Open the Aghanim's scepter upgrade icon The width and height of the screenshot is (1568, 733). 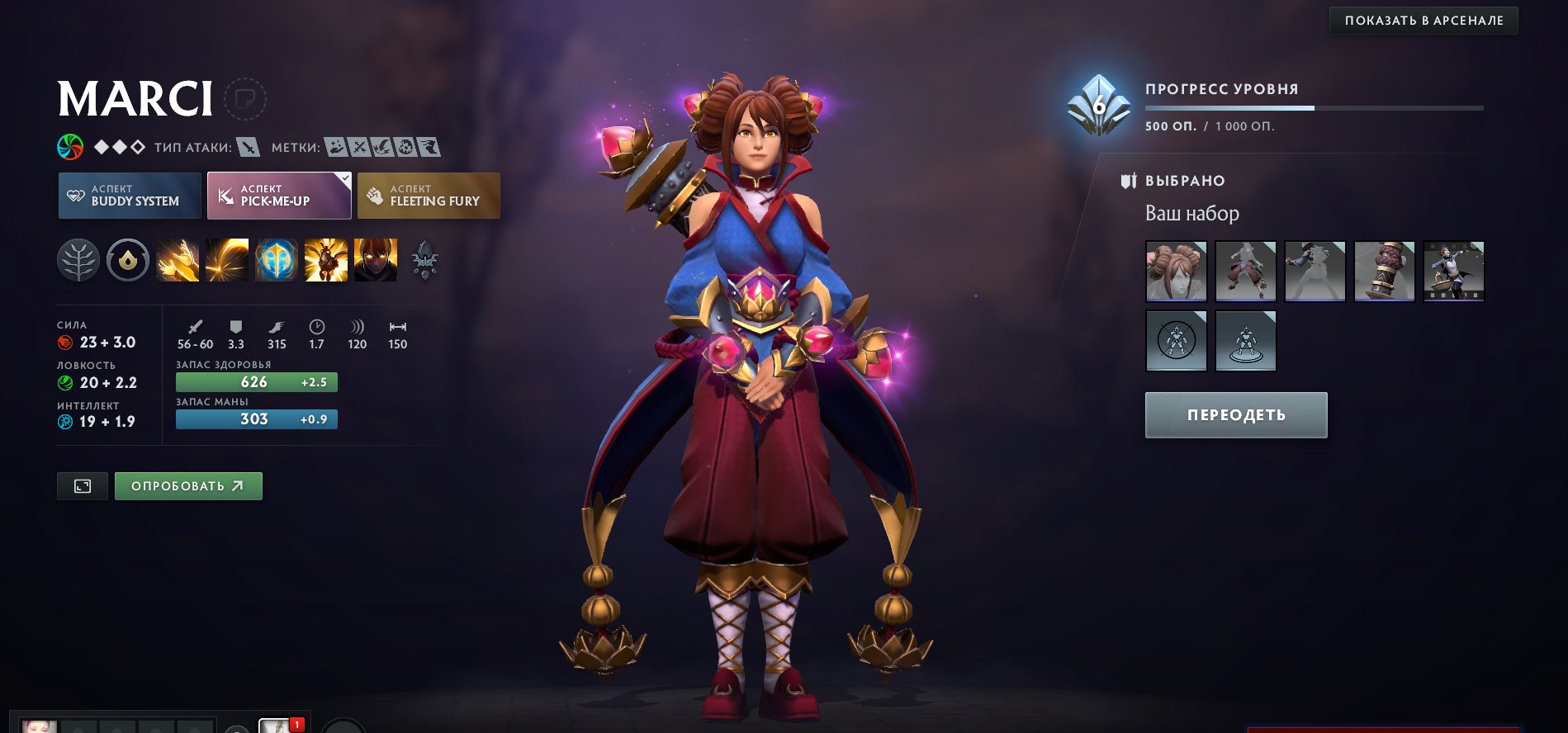click(x=425, y=261)
